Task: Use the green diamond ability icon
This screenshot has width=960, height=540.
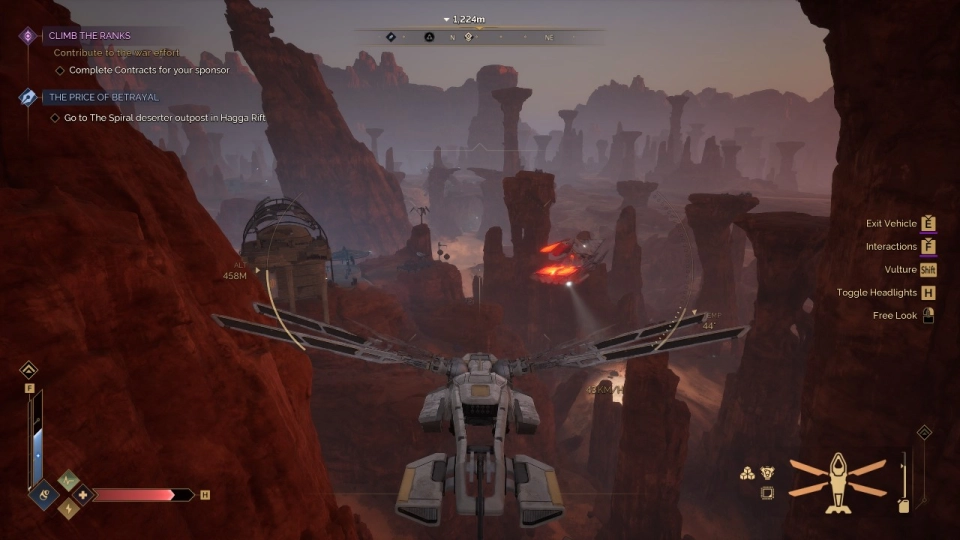Action: (x=68, y=480)
